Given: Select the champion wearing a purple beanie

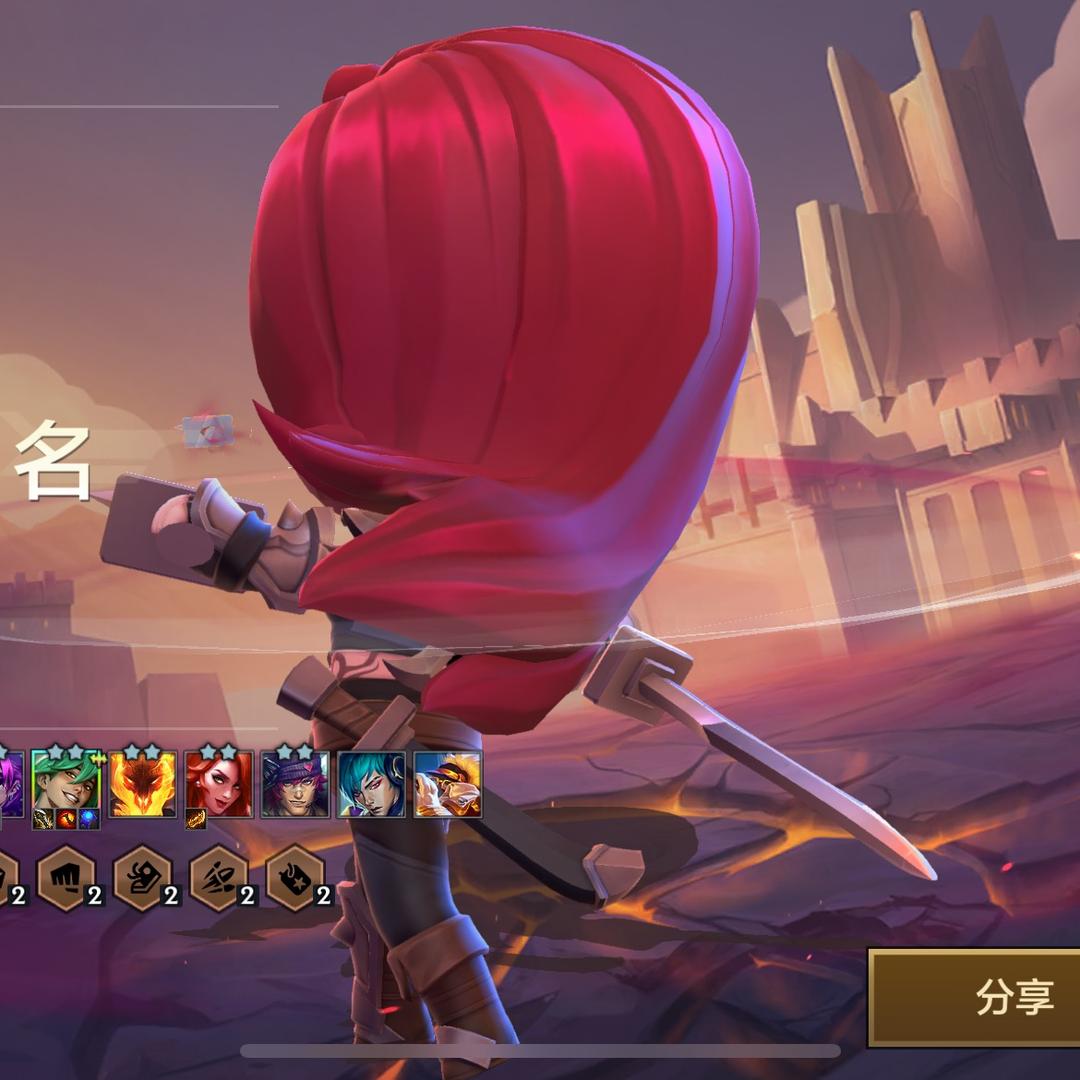Looking at the screenshot, I should [x=294, y=784].
